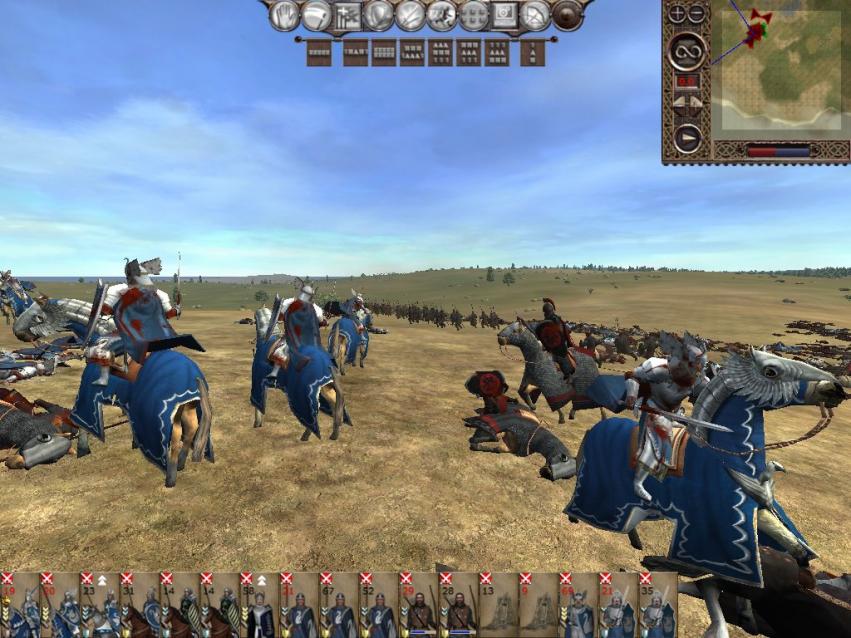
Task: Click the dark round shield button
Action: 567,15
